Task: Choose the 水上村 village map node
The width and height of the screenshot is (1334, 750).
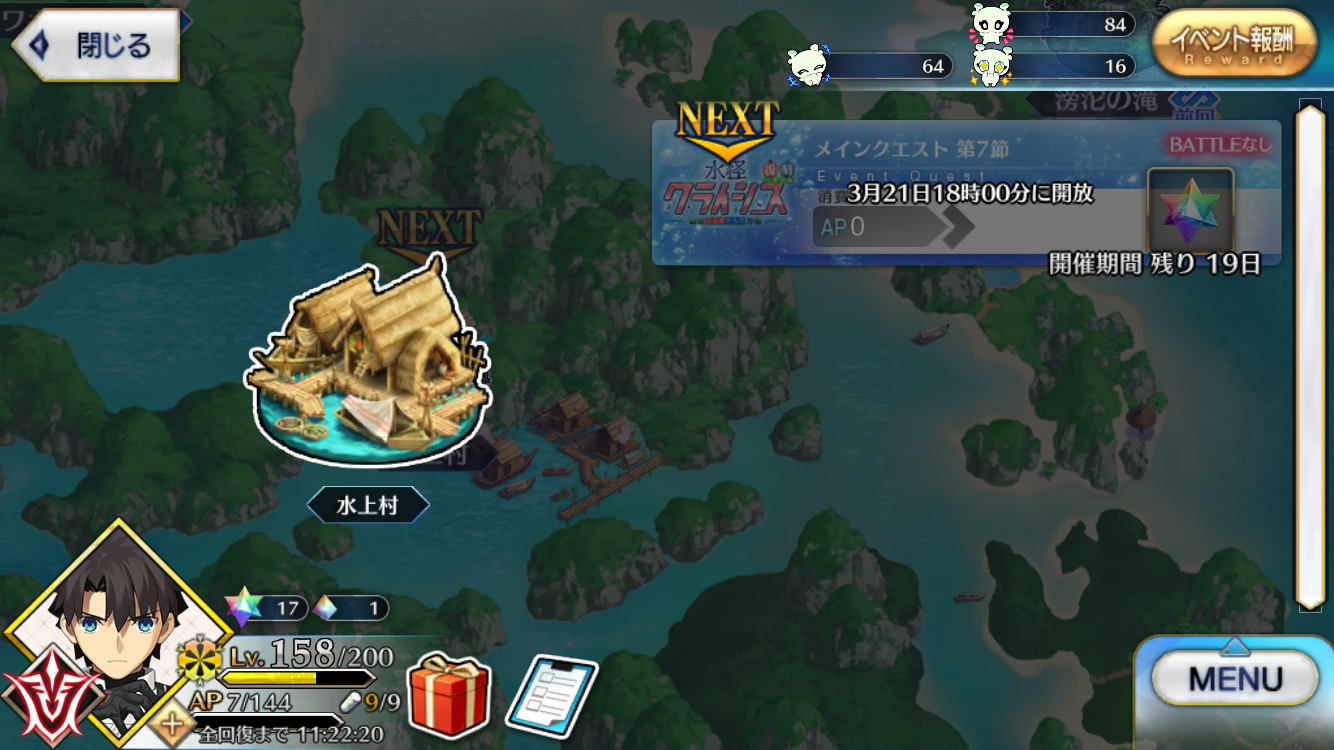Action: [368, 365]
